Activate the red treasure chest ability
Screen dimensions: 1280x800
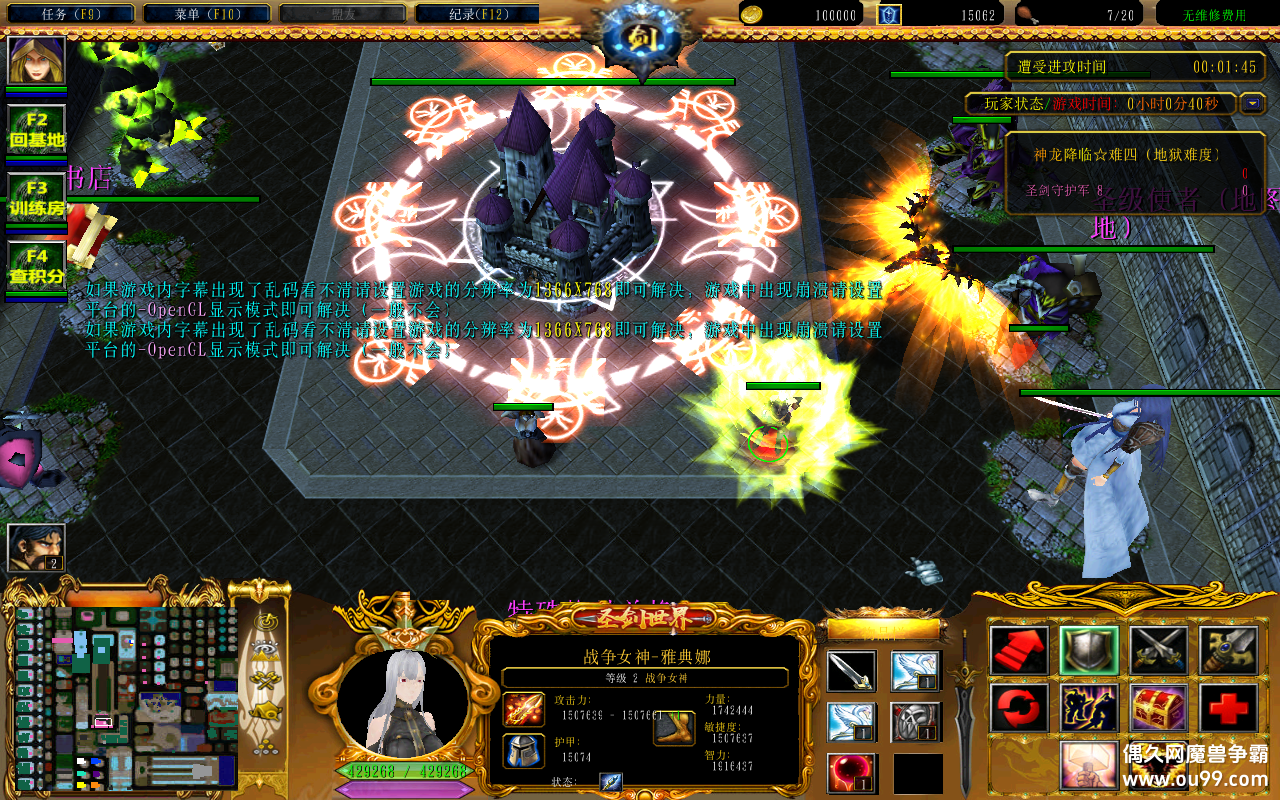[1159, 708]
